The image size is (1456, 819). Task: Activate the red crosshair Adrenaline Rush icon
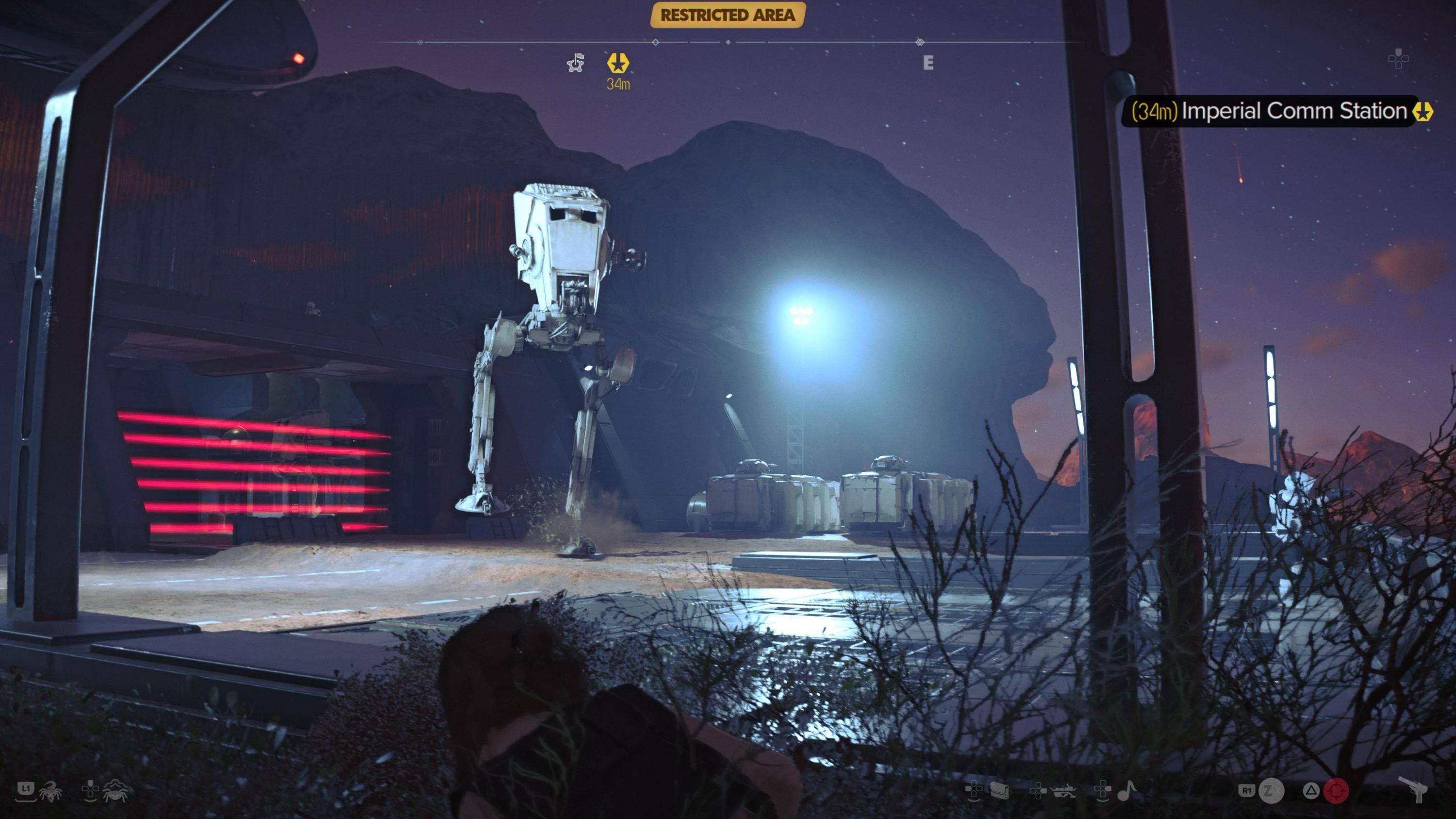pyautogui.click(x=1336, y=791)
